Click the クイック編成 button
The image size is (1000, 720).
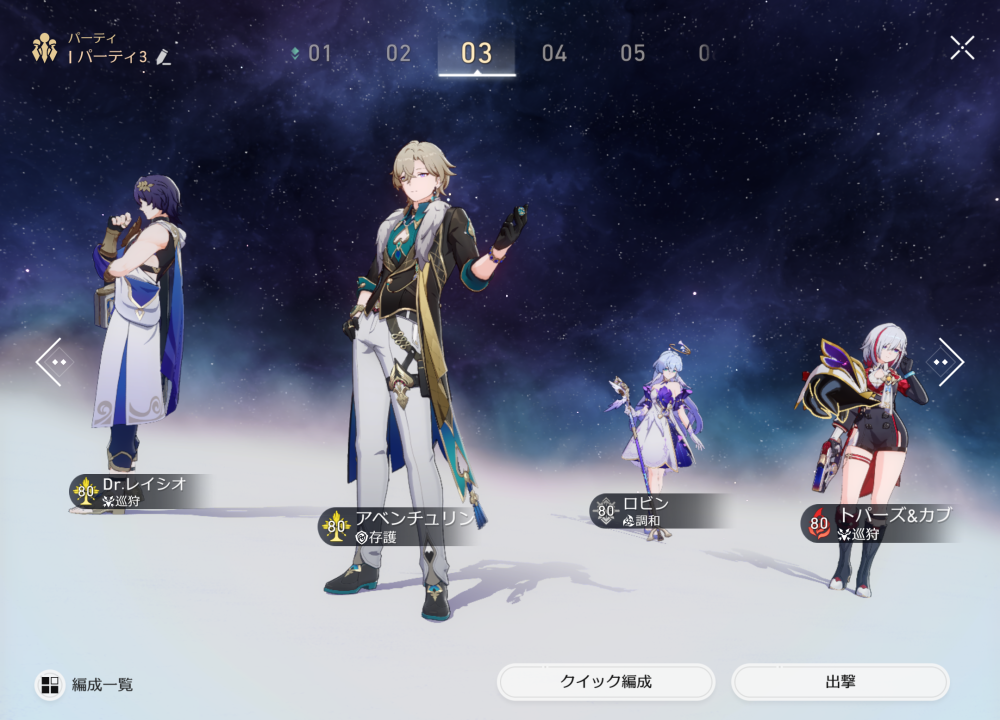click(606, 682)
